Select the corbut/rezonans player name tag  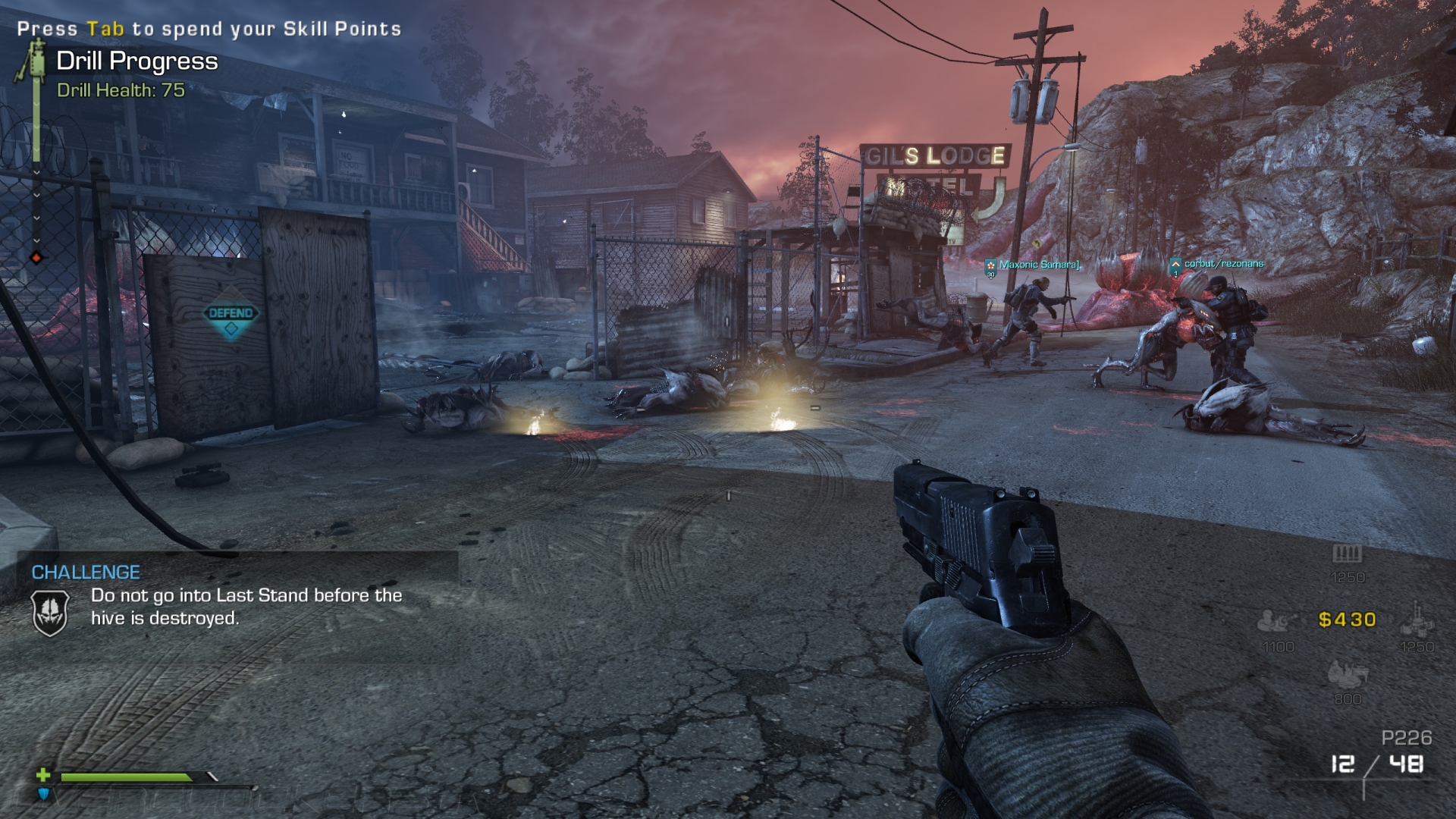(x=1223, y=264)
